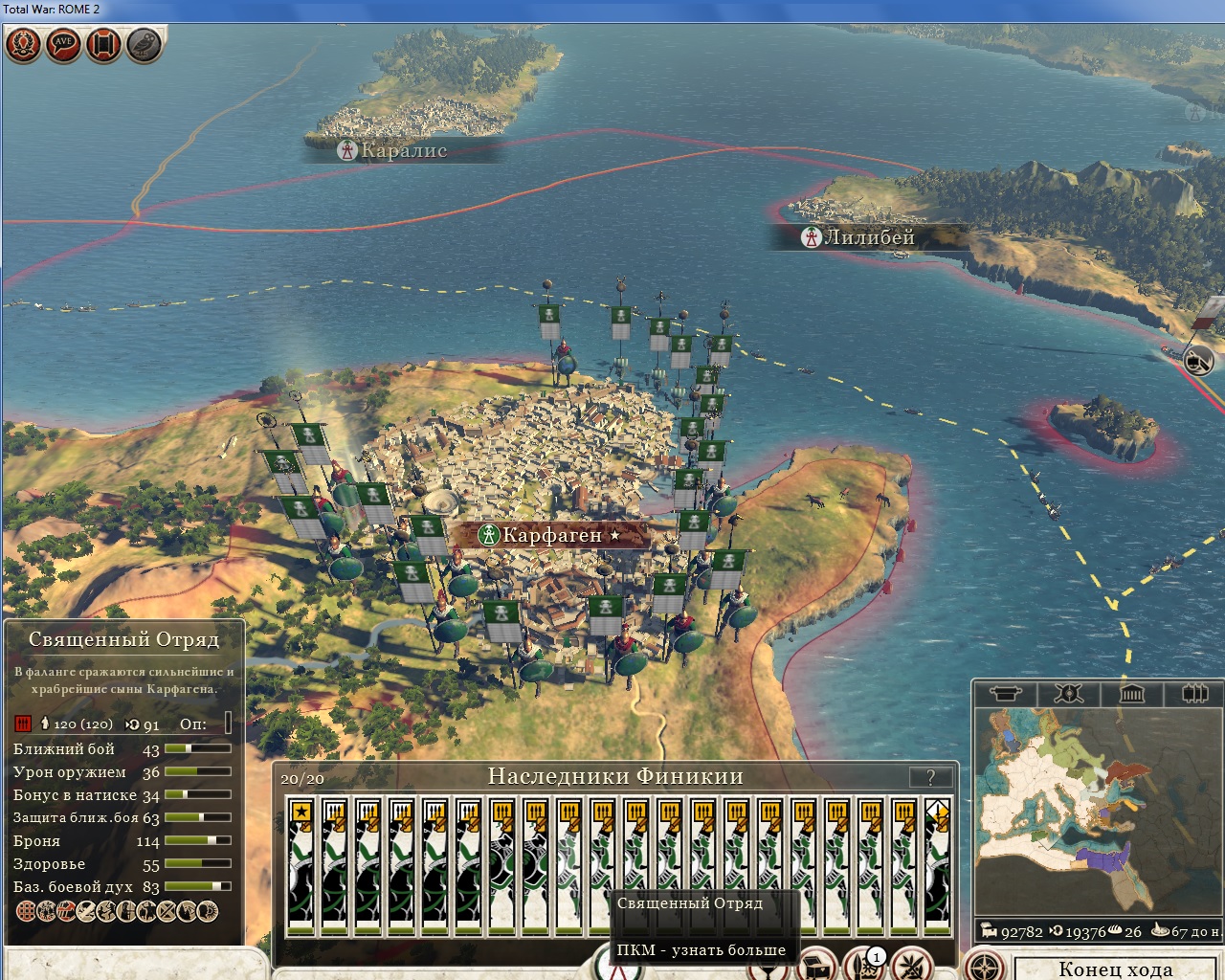The width and height of the screenshot is (1225, 980).
Task: Select the general's unit card with gold star
Action: (301, 866)
